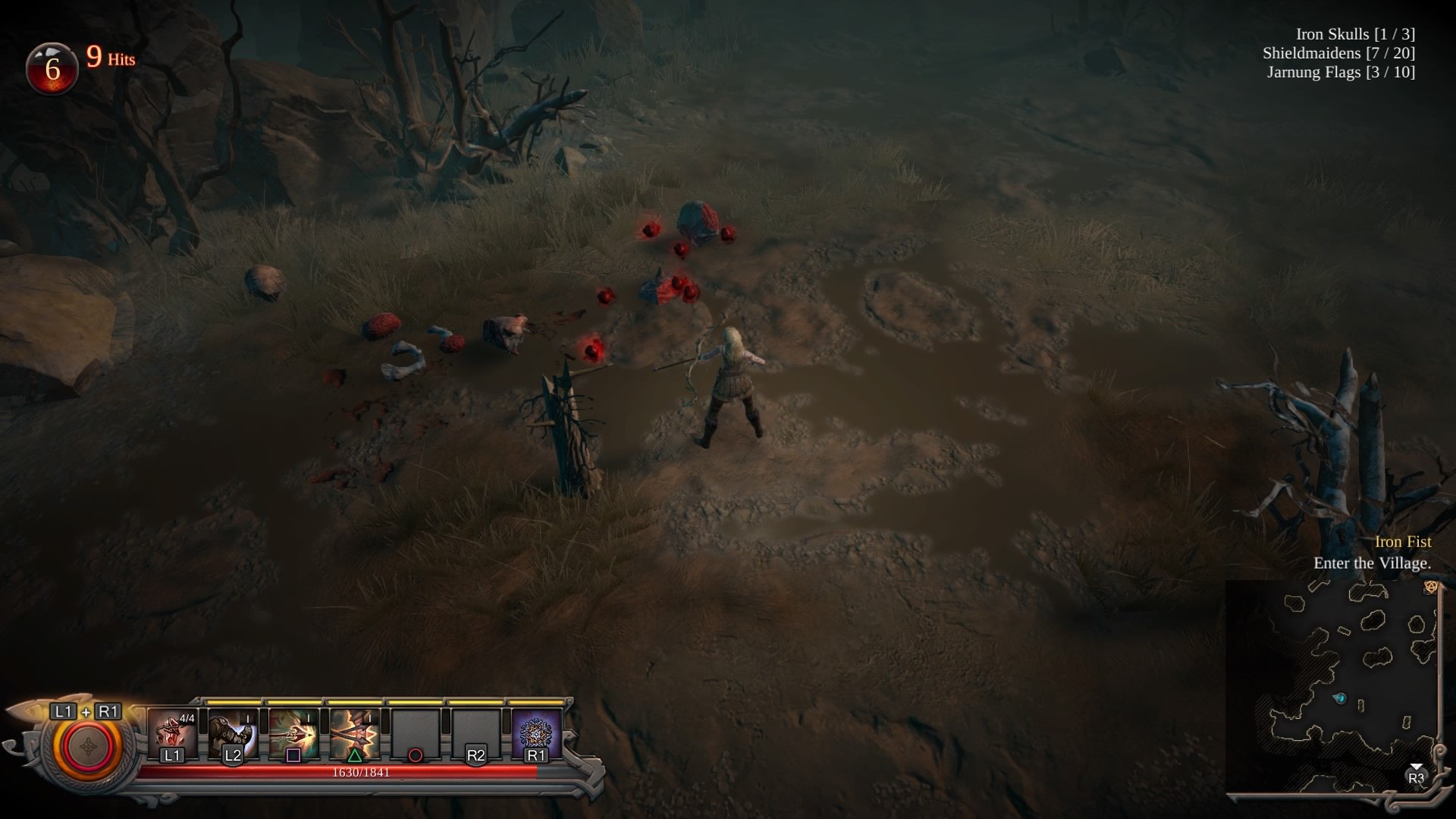Open the Iron Fist quest entry
The image size is (1456, 819).
(x=1402, y=541)
